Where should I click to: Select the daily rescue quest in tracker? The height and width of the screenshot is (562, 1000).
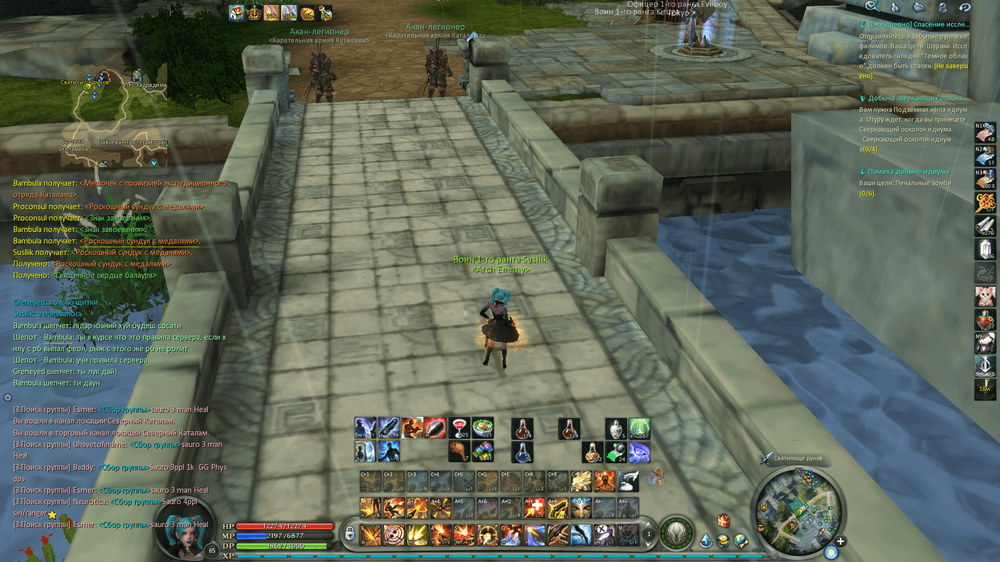click(x=916, y=24)
